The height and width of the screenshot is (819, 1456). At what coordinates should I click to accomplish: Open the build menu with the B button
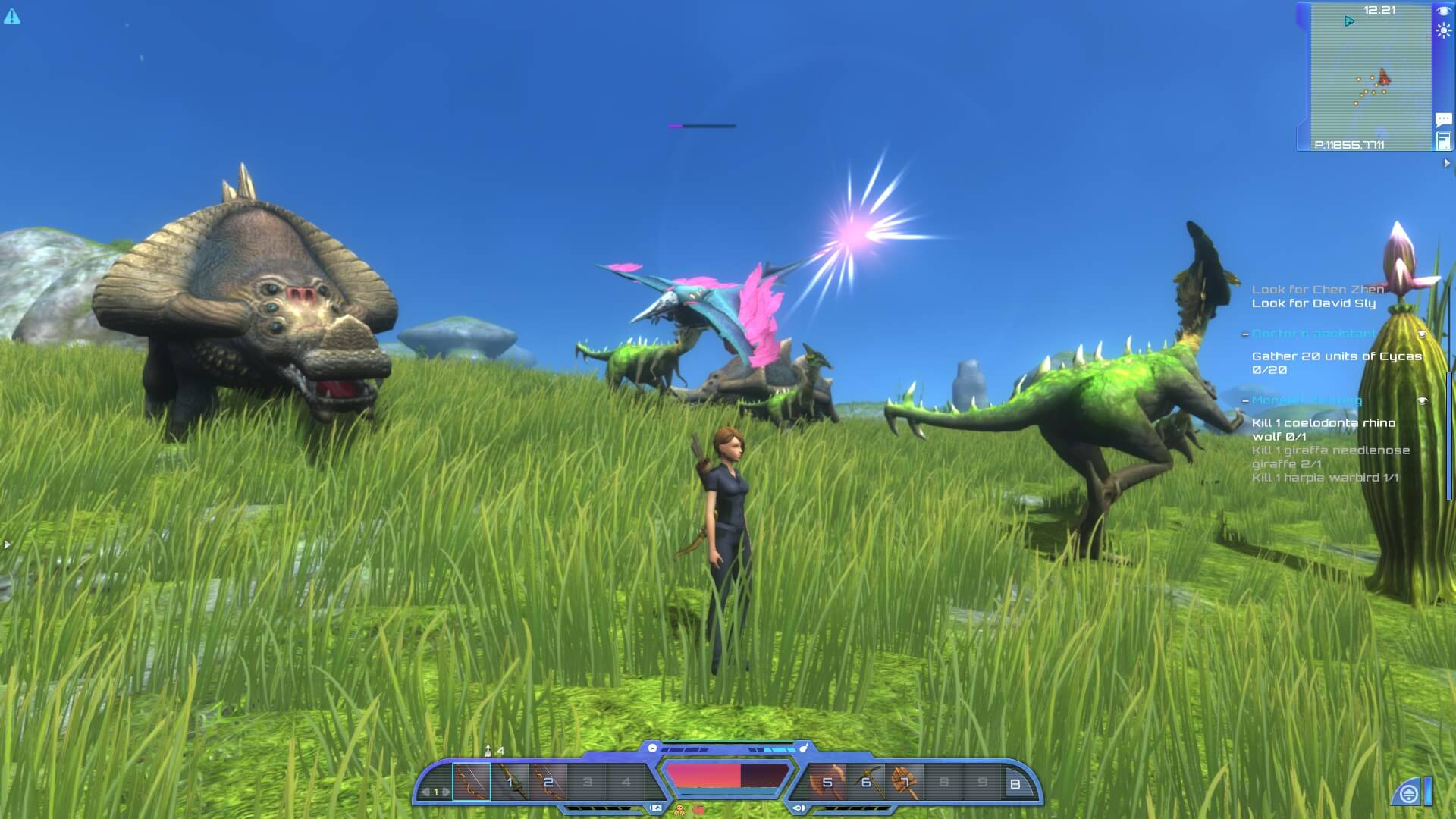pos(1015,784)
